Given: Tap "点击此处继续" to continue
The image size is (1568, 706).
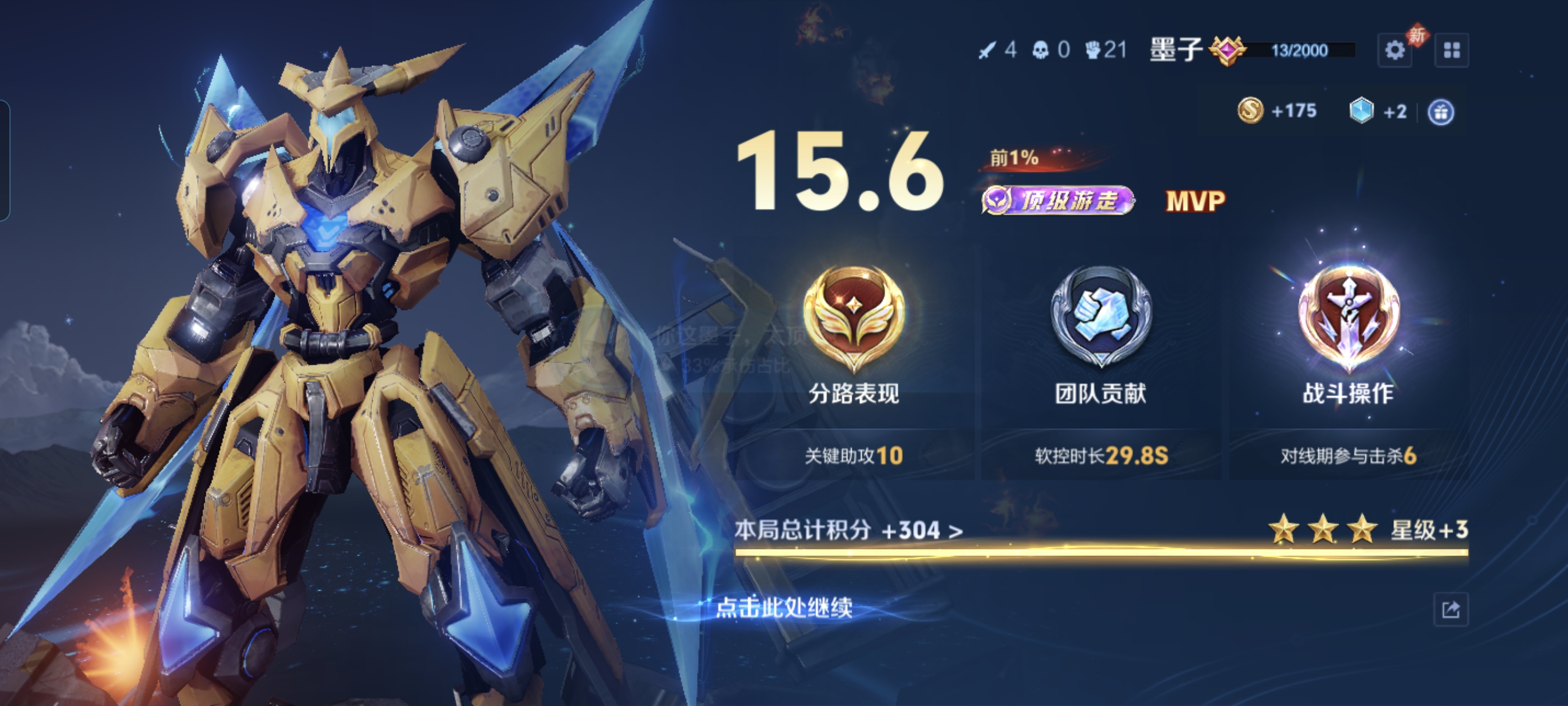Looking at the screenshot, I should [x=784, y=607].
